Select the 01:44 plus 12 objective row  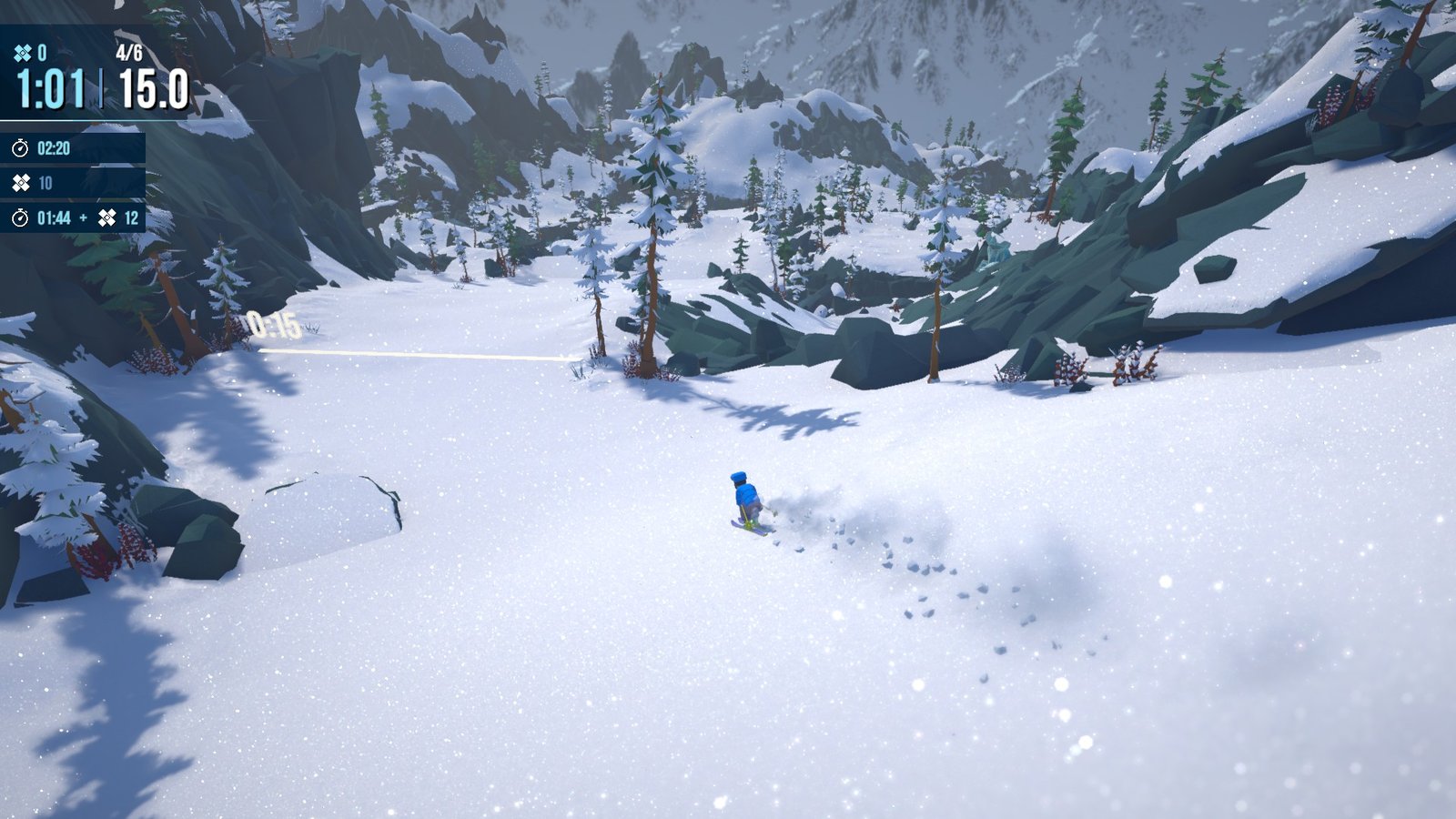tap(73, 217)
